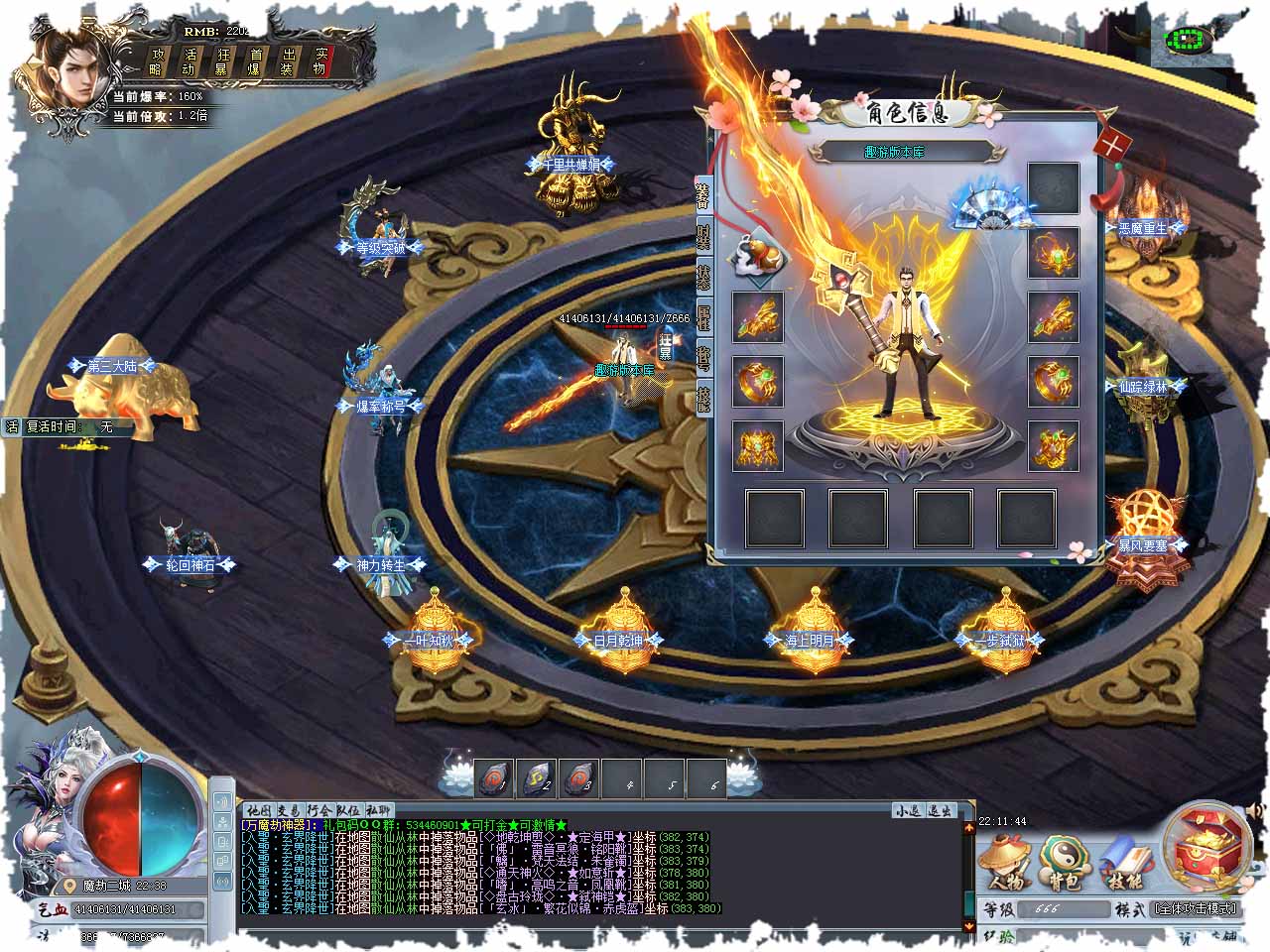
Task: Open the 活动 events button
Action: coord(190,61)
